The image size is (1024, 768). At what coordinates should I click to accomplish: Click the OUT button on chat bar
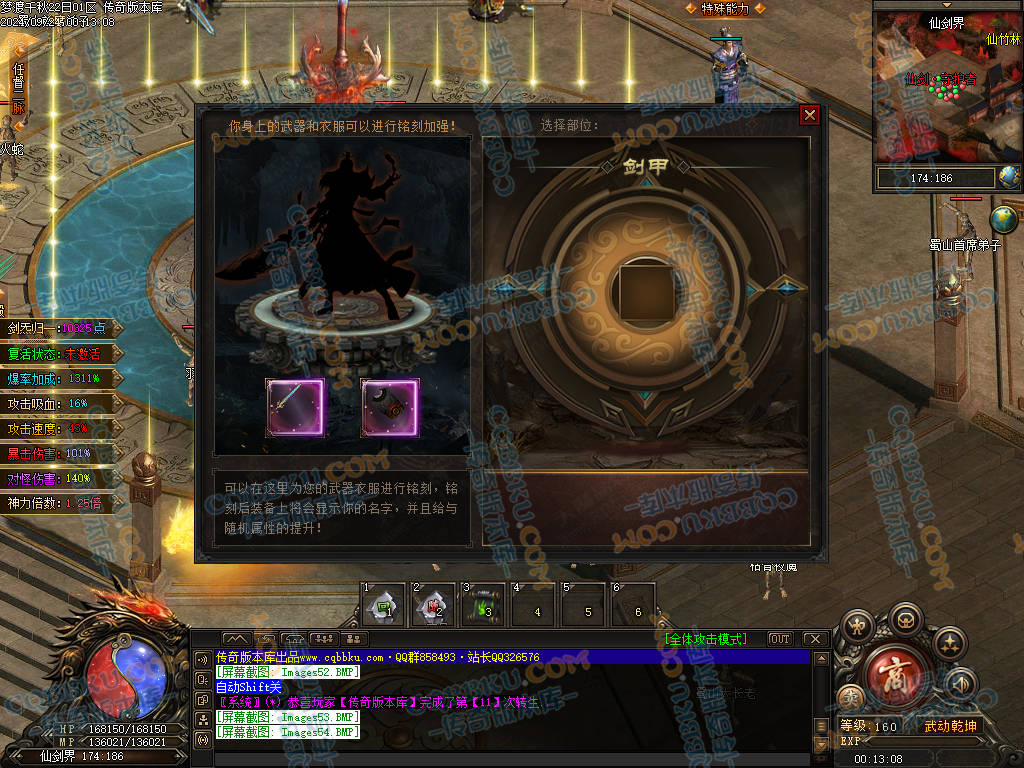coord(779,639)
